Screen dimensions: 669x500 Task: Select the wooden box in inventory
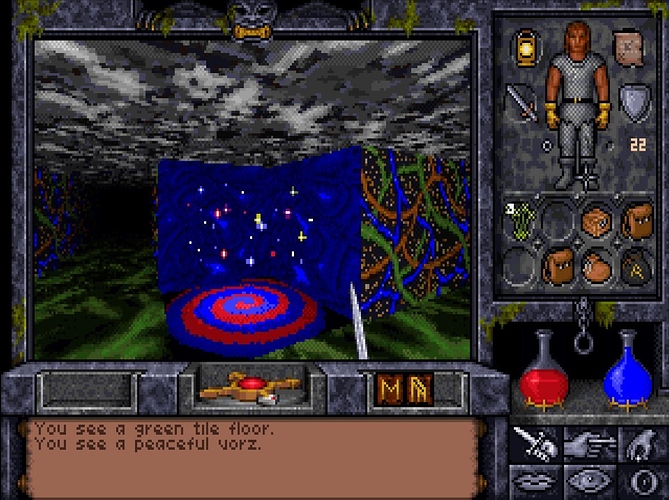point(597,220)
